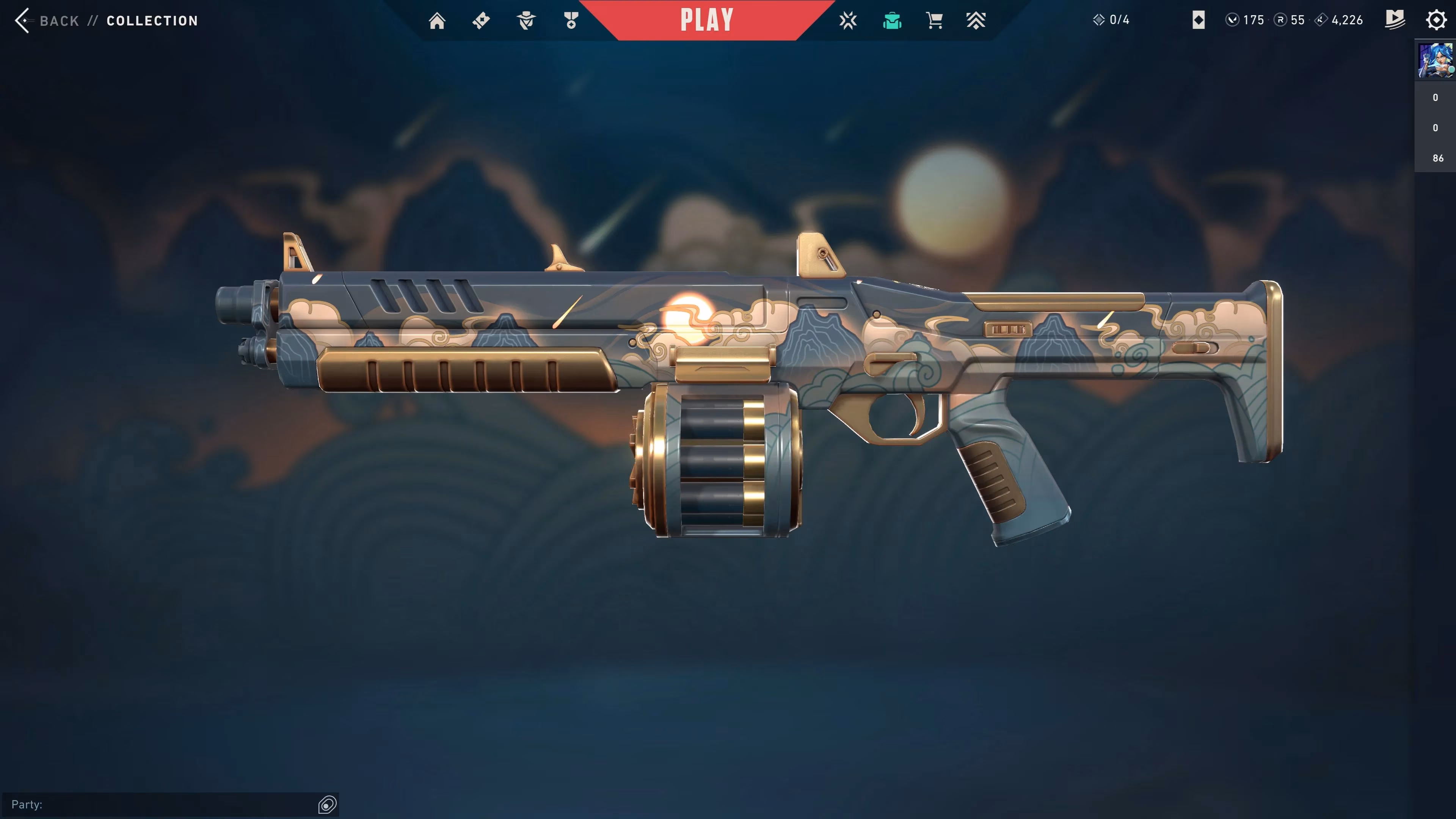Open the Career medal icon
Screen dimensions: 1456x819
click(571, 21)
